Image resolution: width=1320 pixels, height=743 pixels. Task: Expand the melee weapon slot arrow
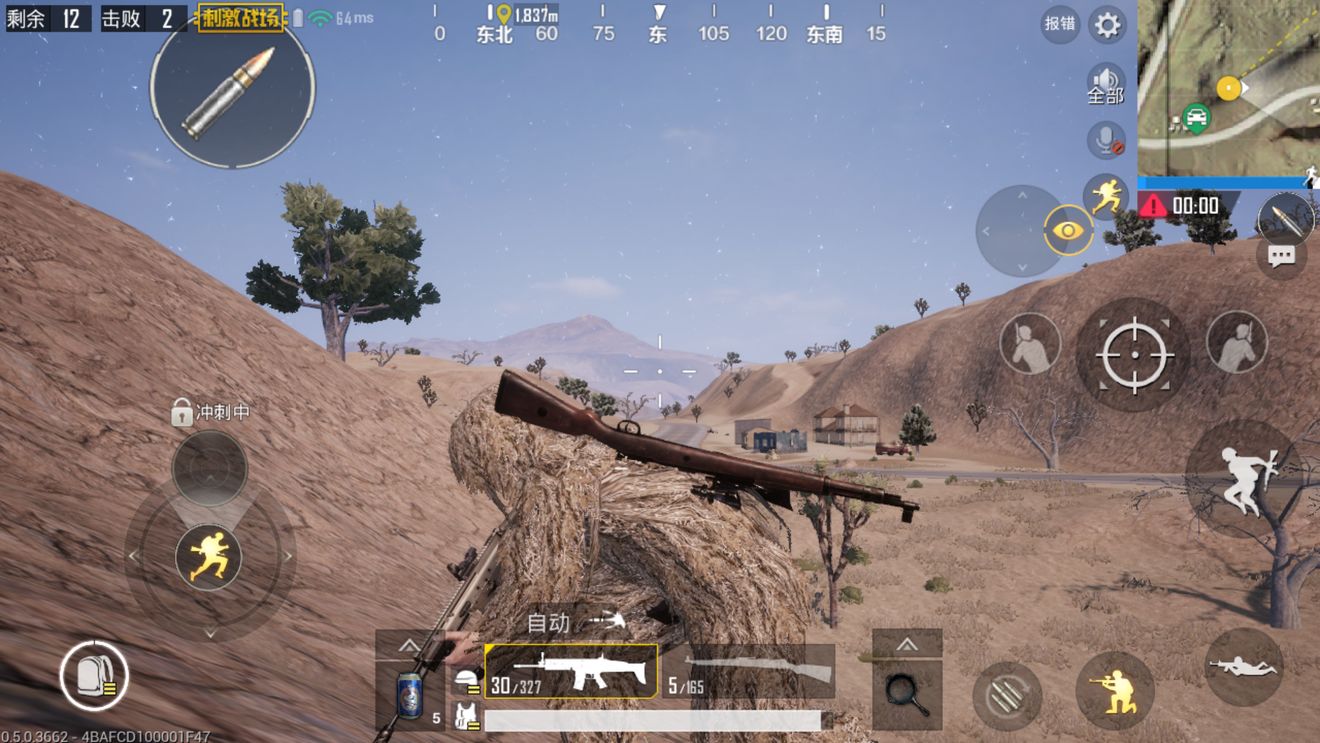tap(907, 644)
